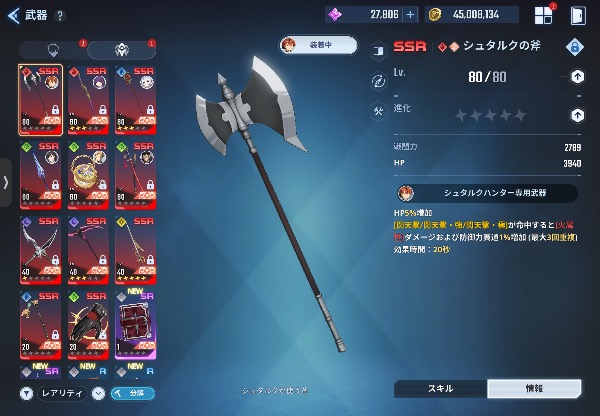Open the レアリティ sort dropdown

(x=60, y=393)
